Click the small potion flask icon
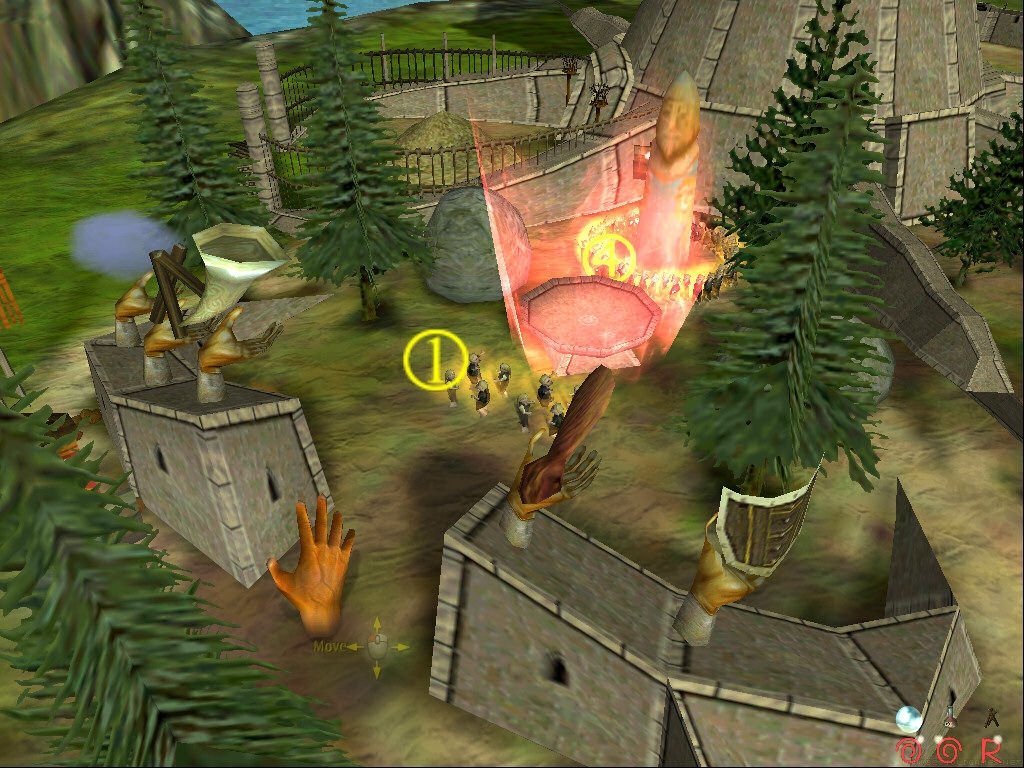1024x768 pixels. 952,717
